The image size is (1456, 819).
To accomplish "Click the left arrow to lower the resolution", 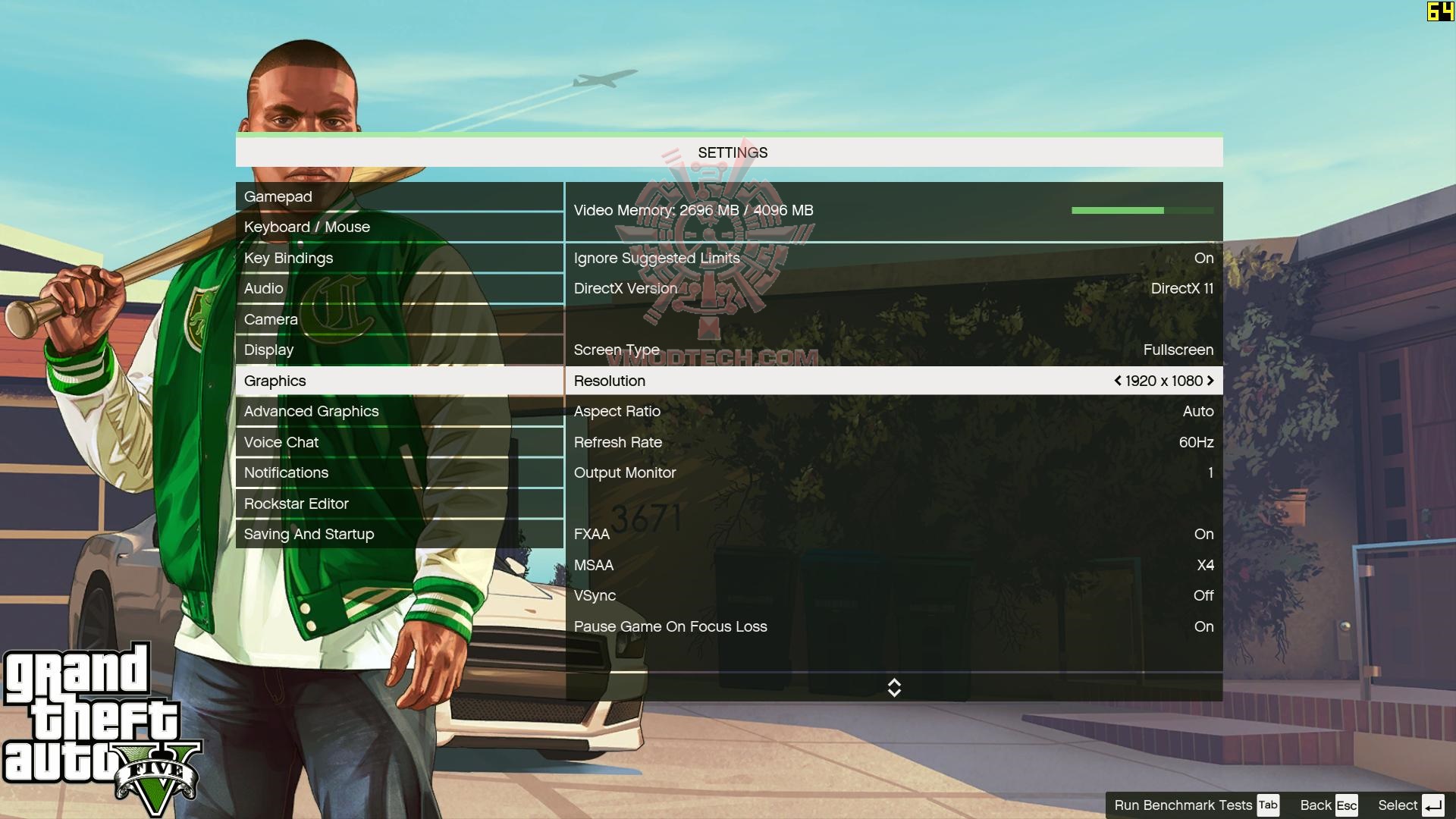I will [x=1118, y=381].
